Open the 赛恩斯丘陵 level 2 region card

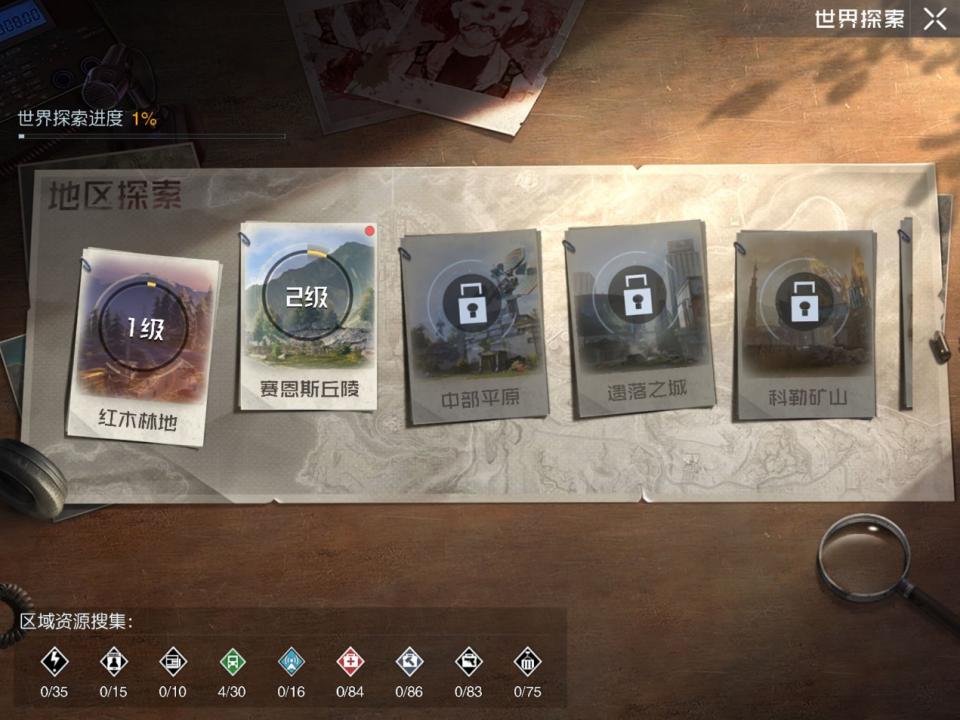pos(308,314)
